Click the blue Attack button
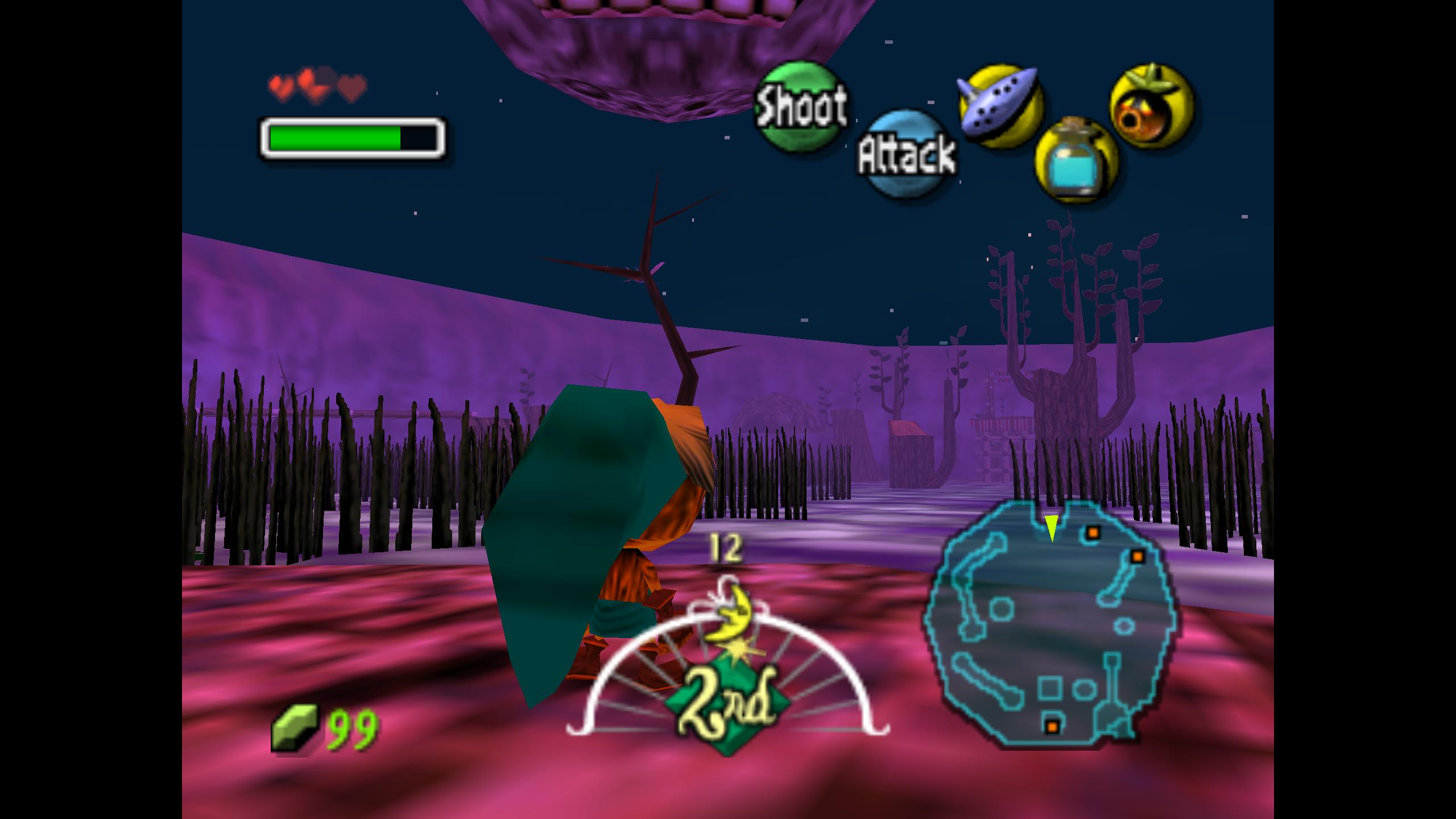This screenshot has width=1456, height=819. point(907,154)
